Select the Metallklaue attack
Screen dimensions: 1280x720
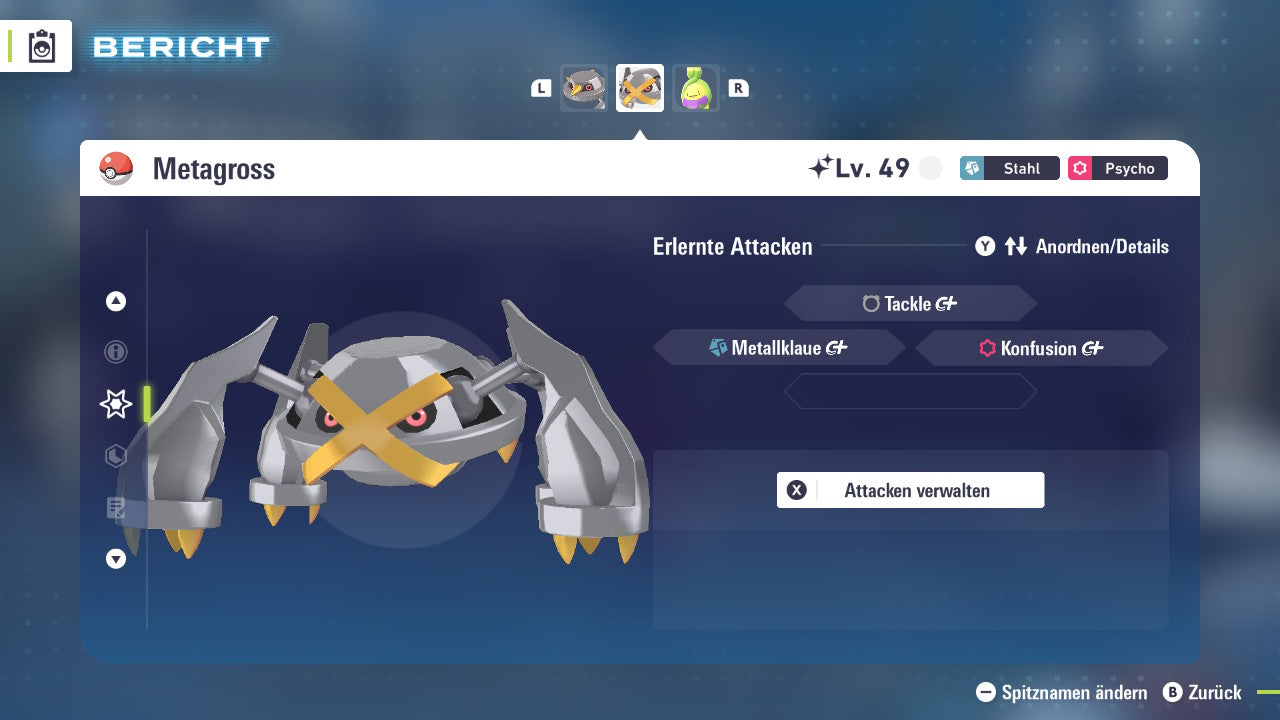[779, 347]
